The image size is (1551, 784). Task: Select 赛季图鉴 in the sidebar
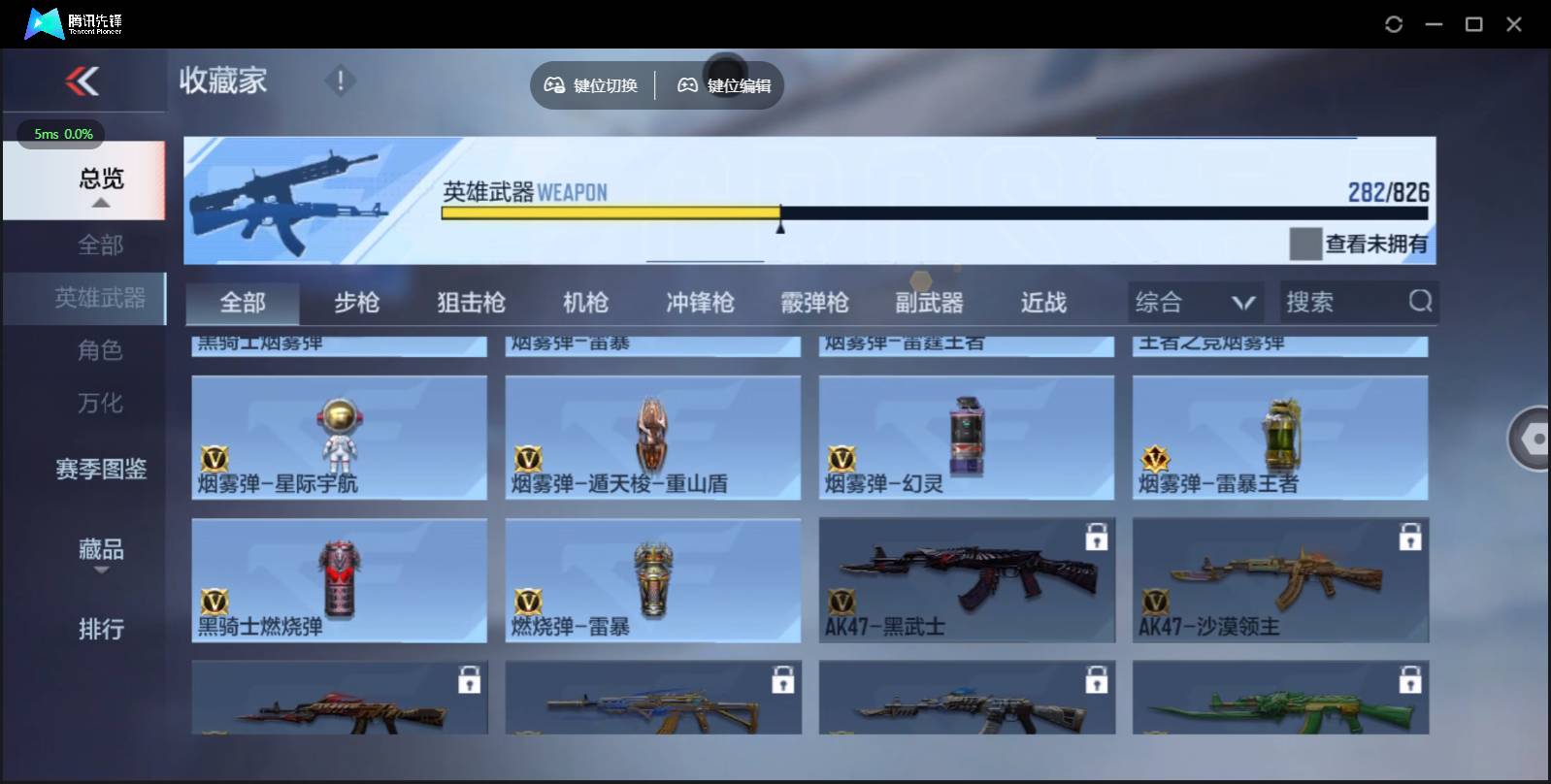tap(100, 470)
